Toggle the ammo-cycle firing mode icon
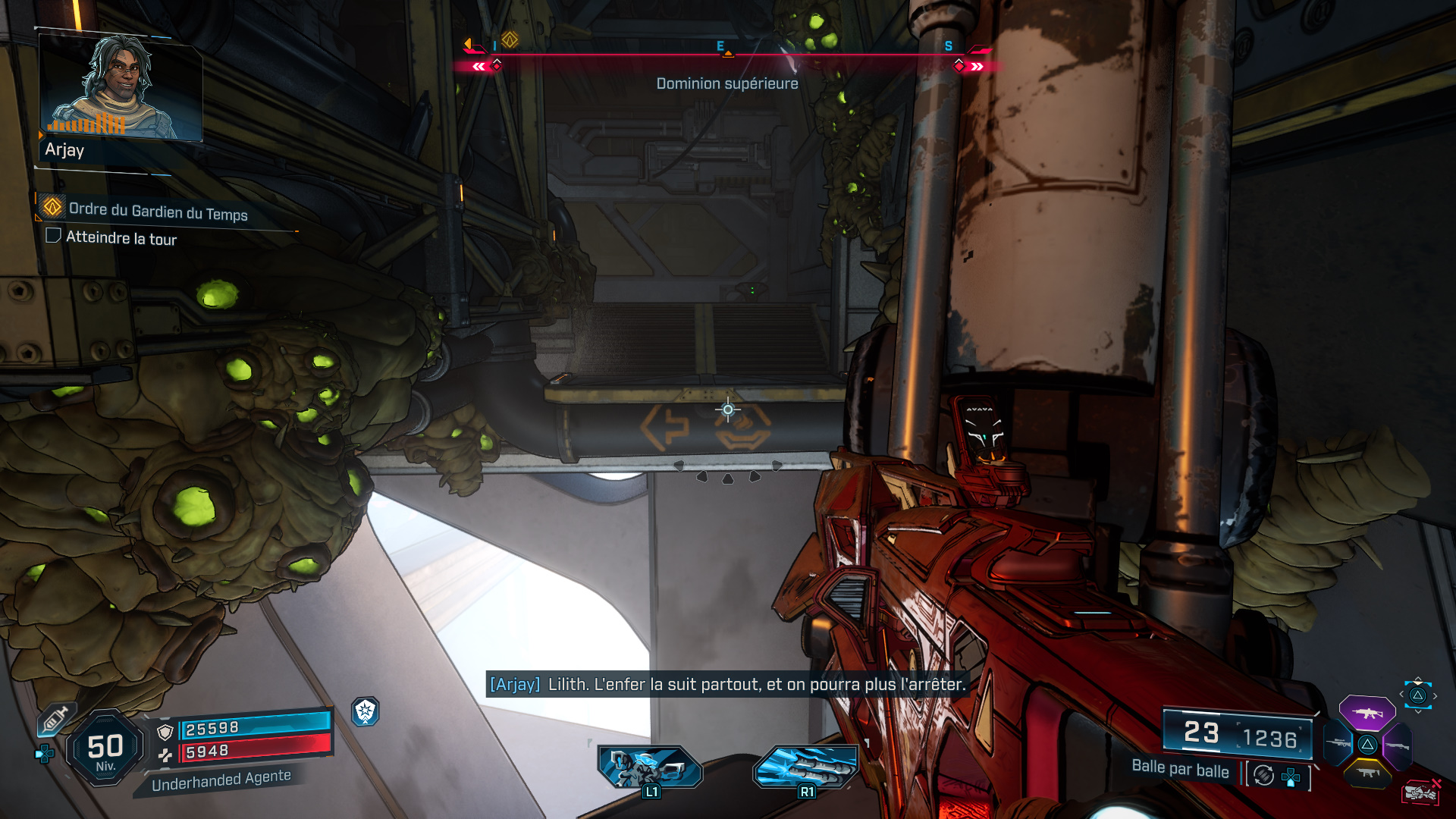 pos(1263,775)
